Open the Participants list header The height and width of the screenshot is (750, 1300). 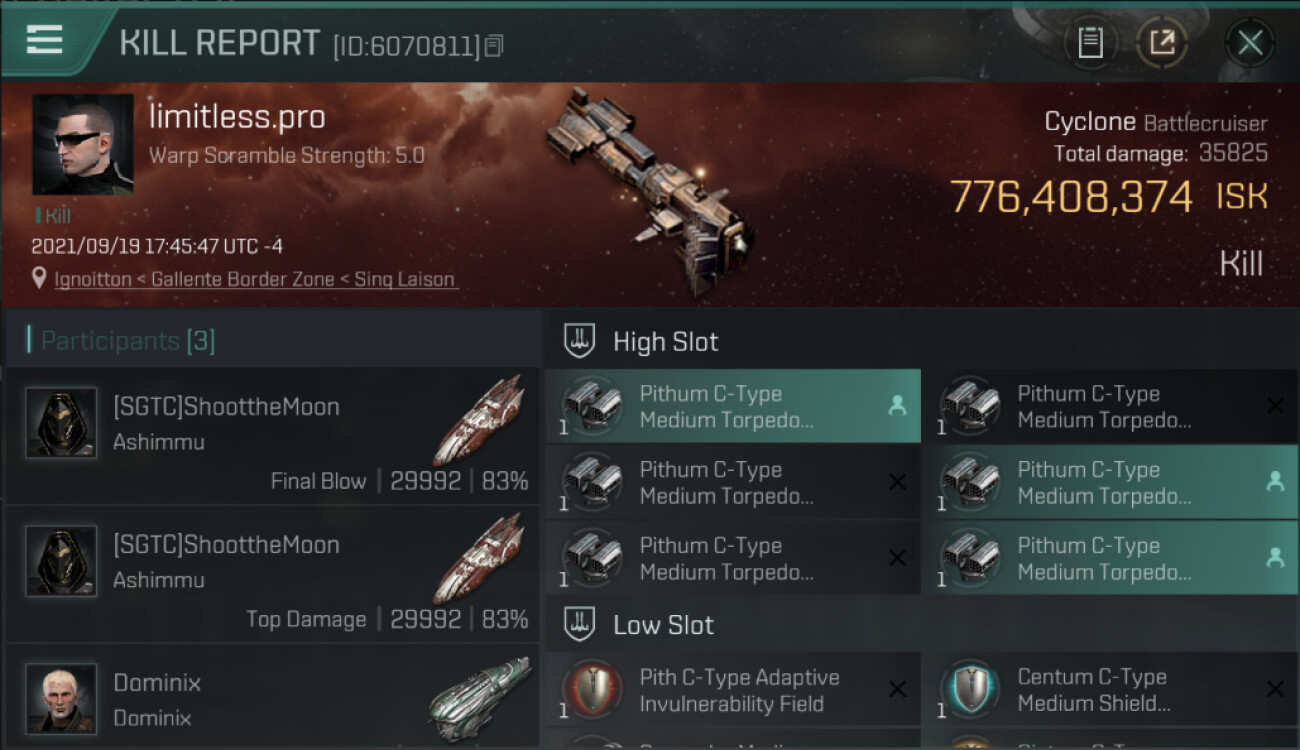coord(127,341)
